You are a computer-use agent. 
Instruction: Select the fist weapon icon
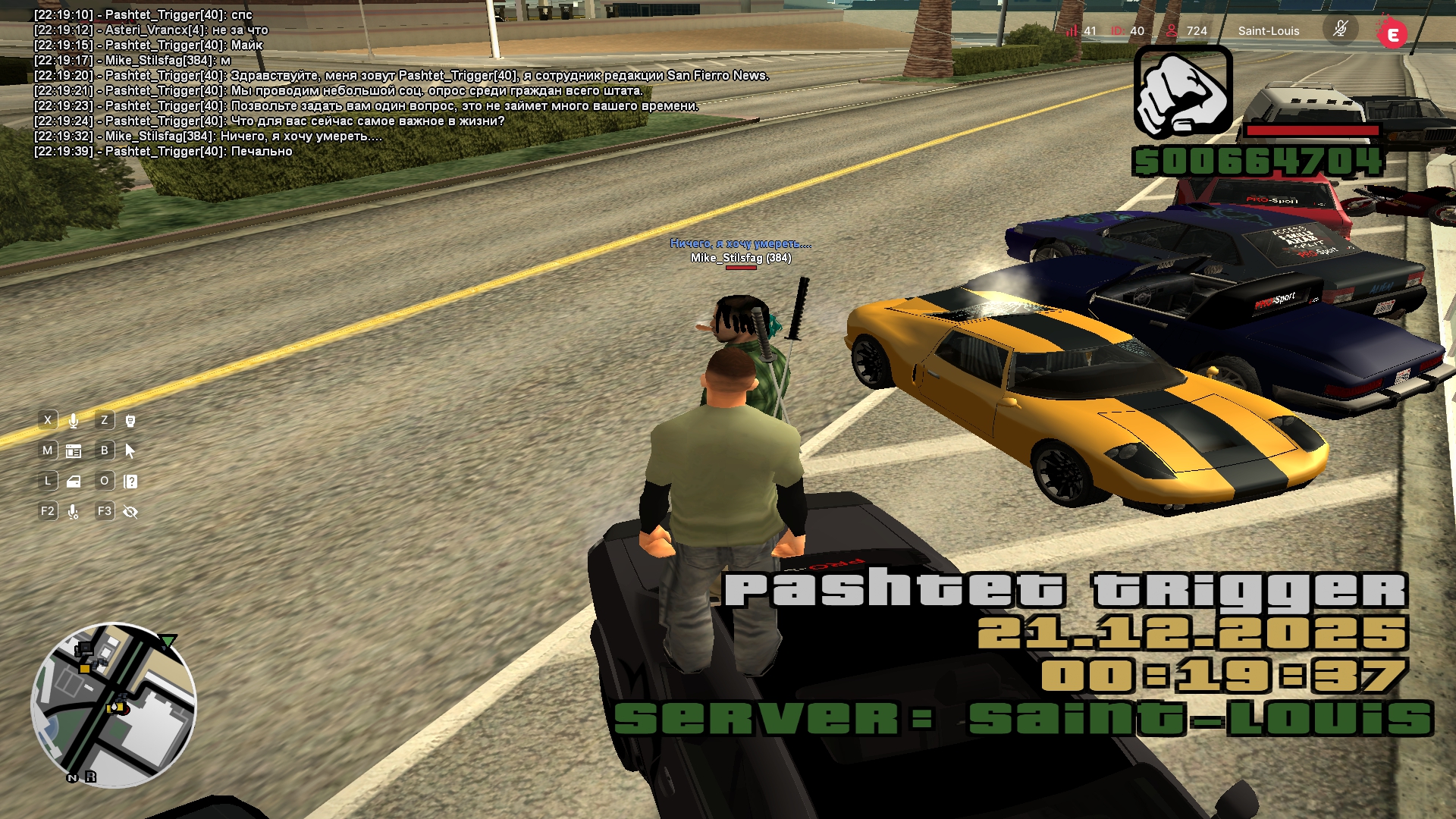(1183, 91)
